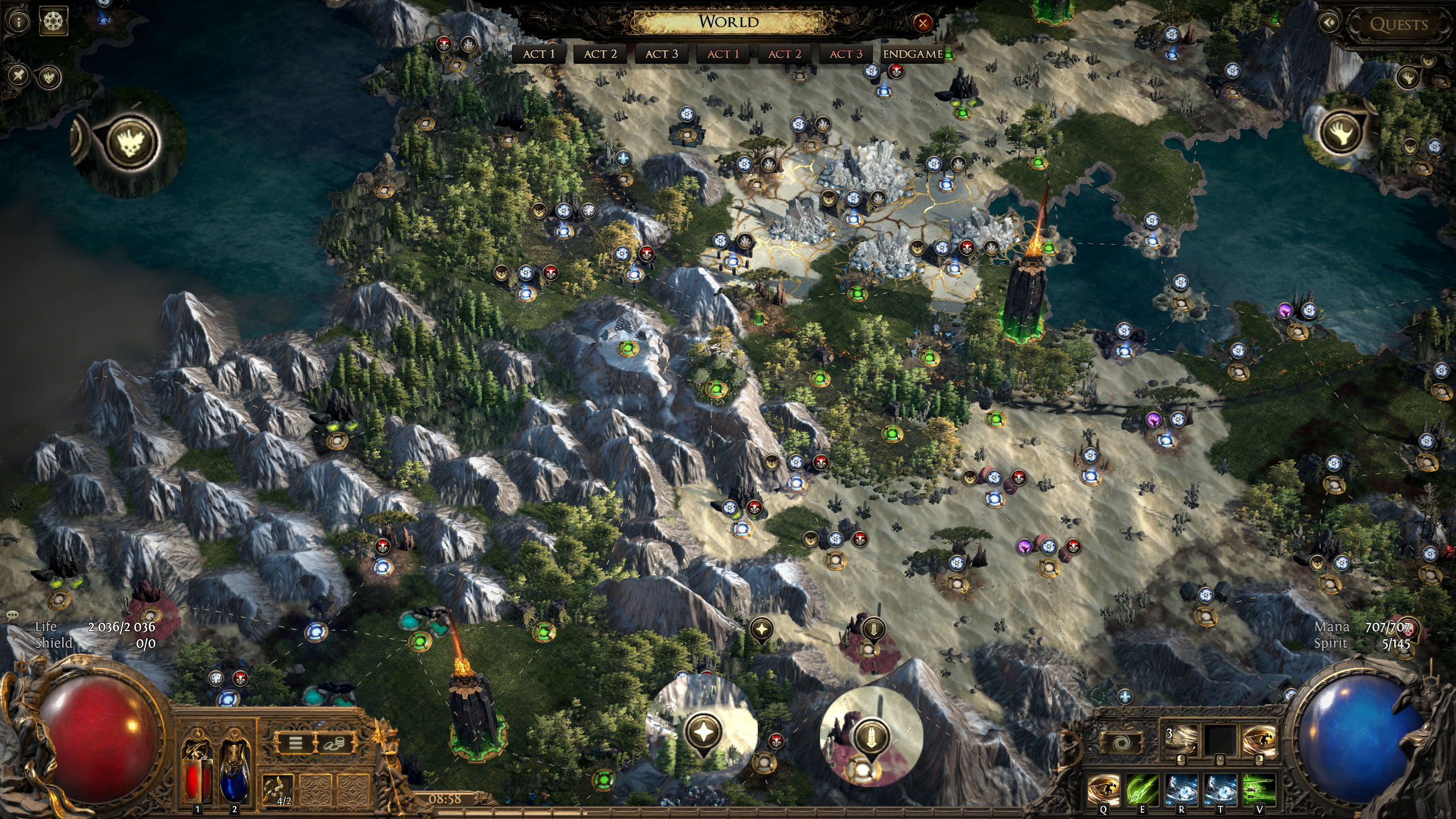
Task: Use the red life flask
Action: tap(197, 770)
